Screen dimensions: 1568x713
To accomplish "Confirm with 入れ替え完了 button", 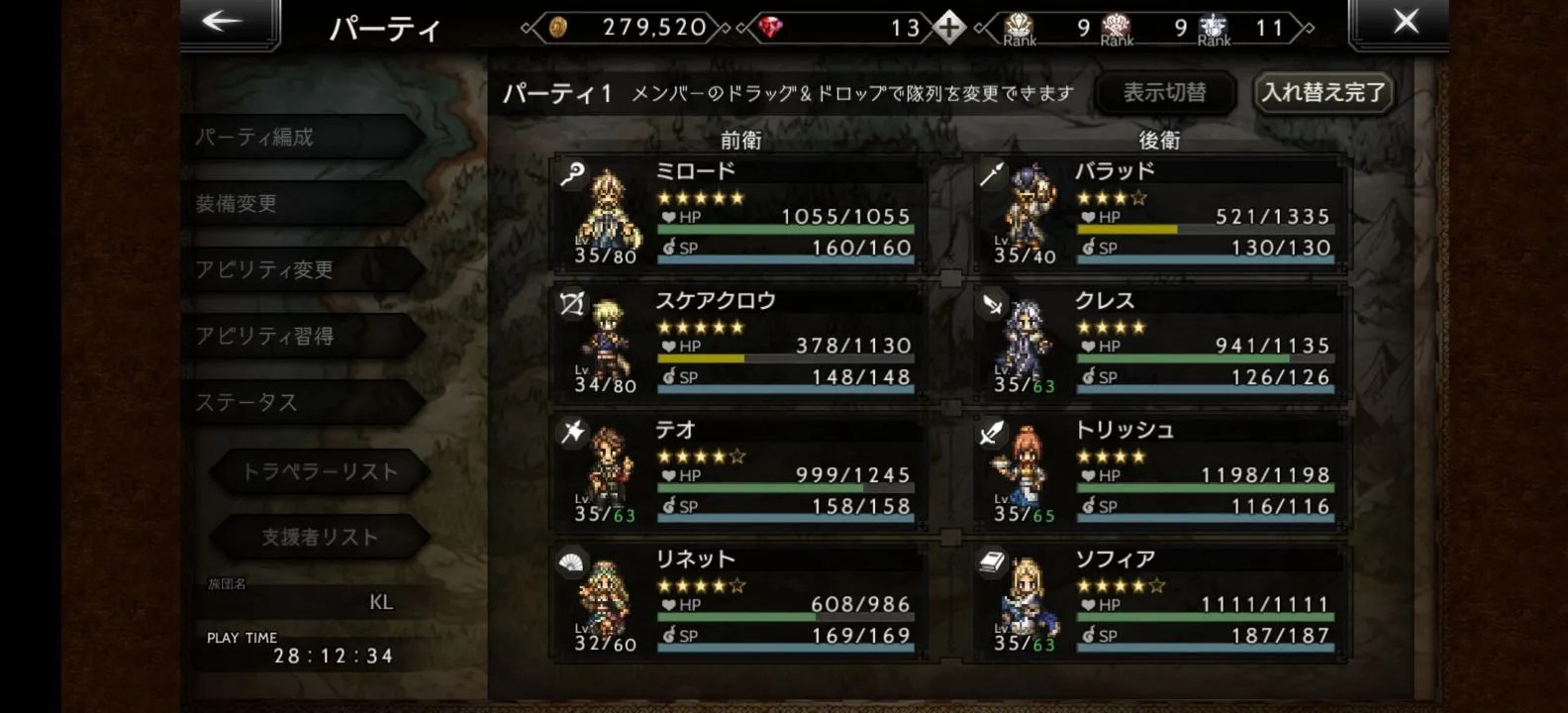I will [1323, 93].
